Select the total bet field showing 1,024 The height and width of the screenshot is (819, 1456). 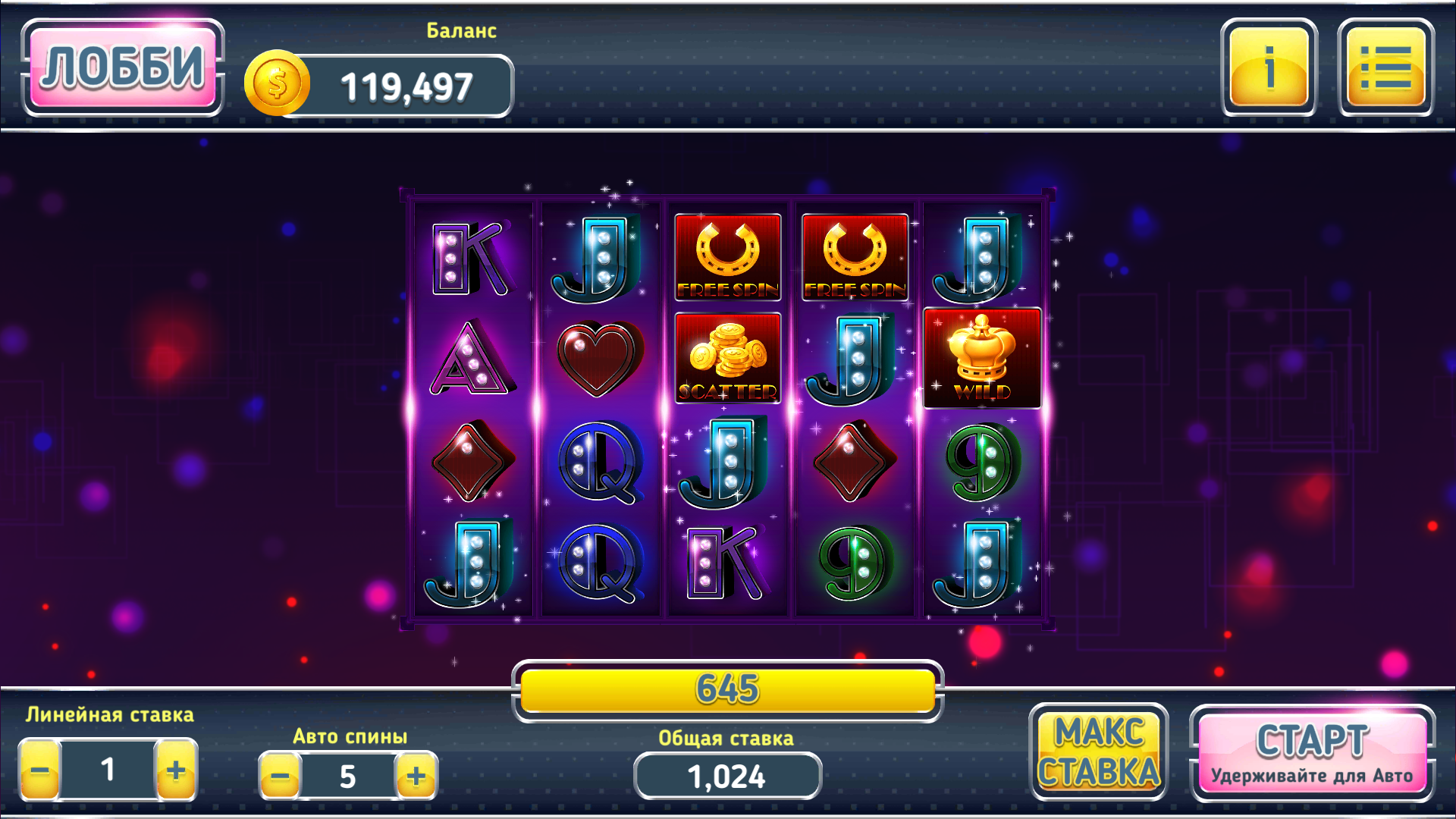click(726, 775)
